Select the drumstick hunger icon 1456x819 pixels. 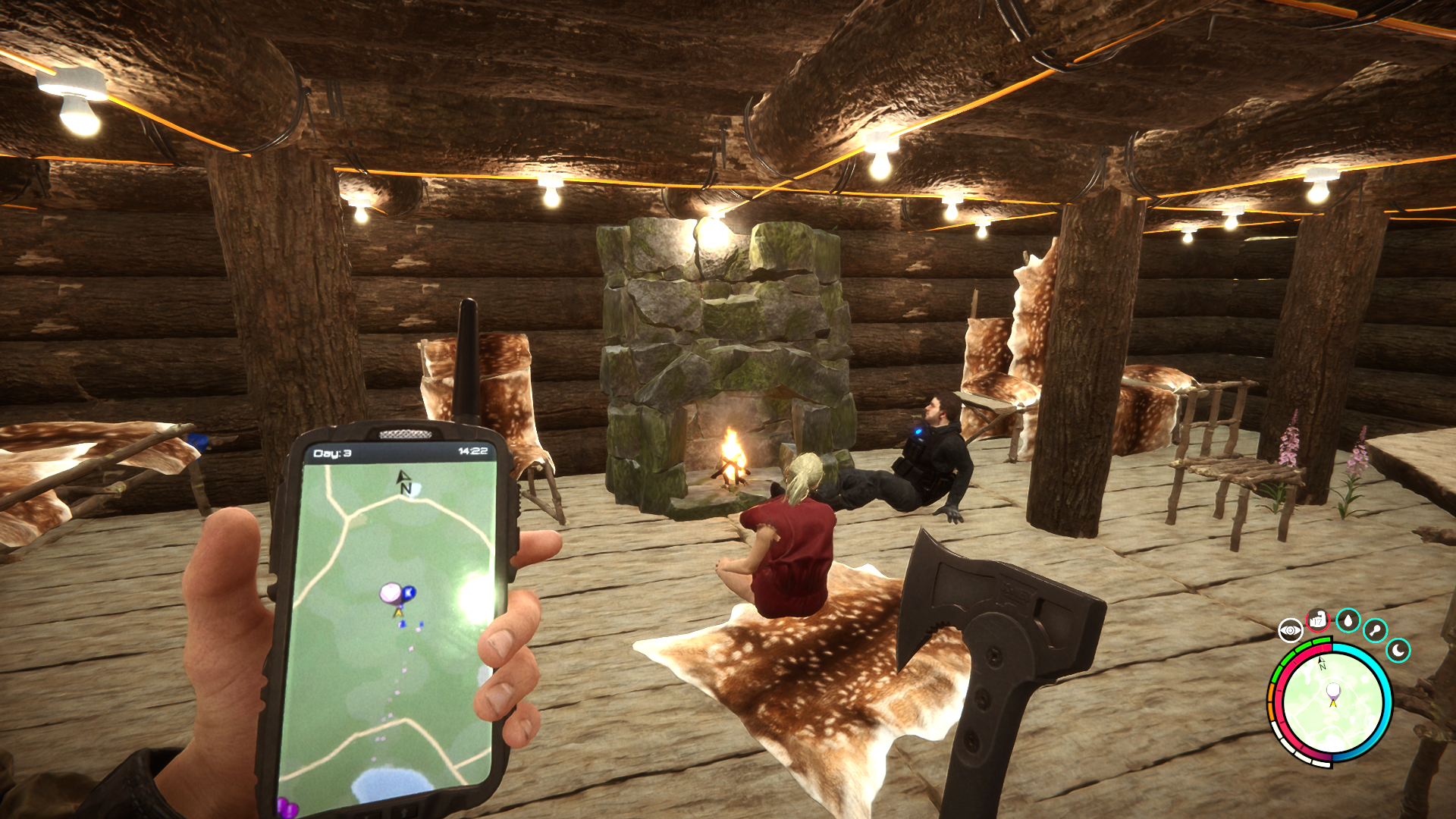coord(1375,630)
